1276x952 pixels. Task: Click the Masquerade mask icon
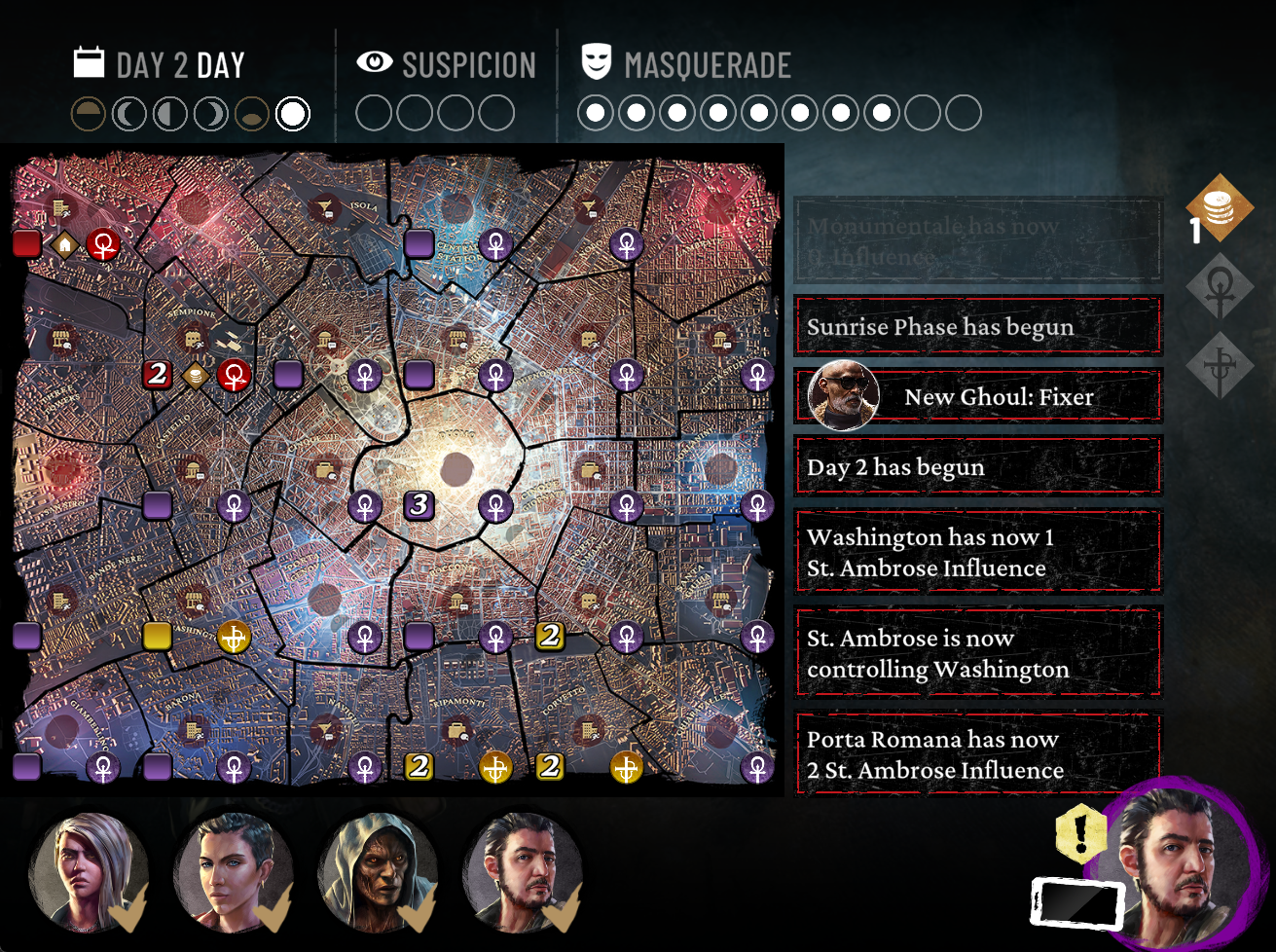[x=596, y=62]
